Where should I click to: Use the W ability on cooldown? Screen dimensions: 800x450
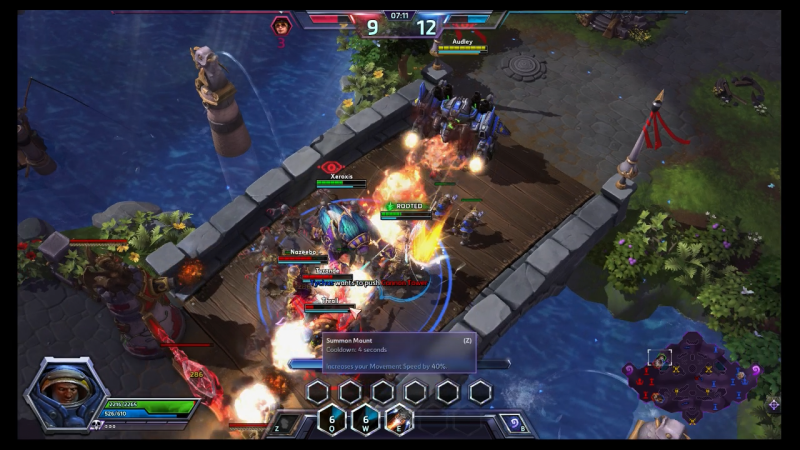pos(365,420)
